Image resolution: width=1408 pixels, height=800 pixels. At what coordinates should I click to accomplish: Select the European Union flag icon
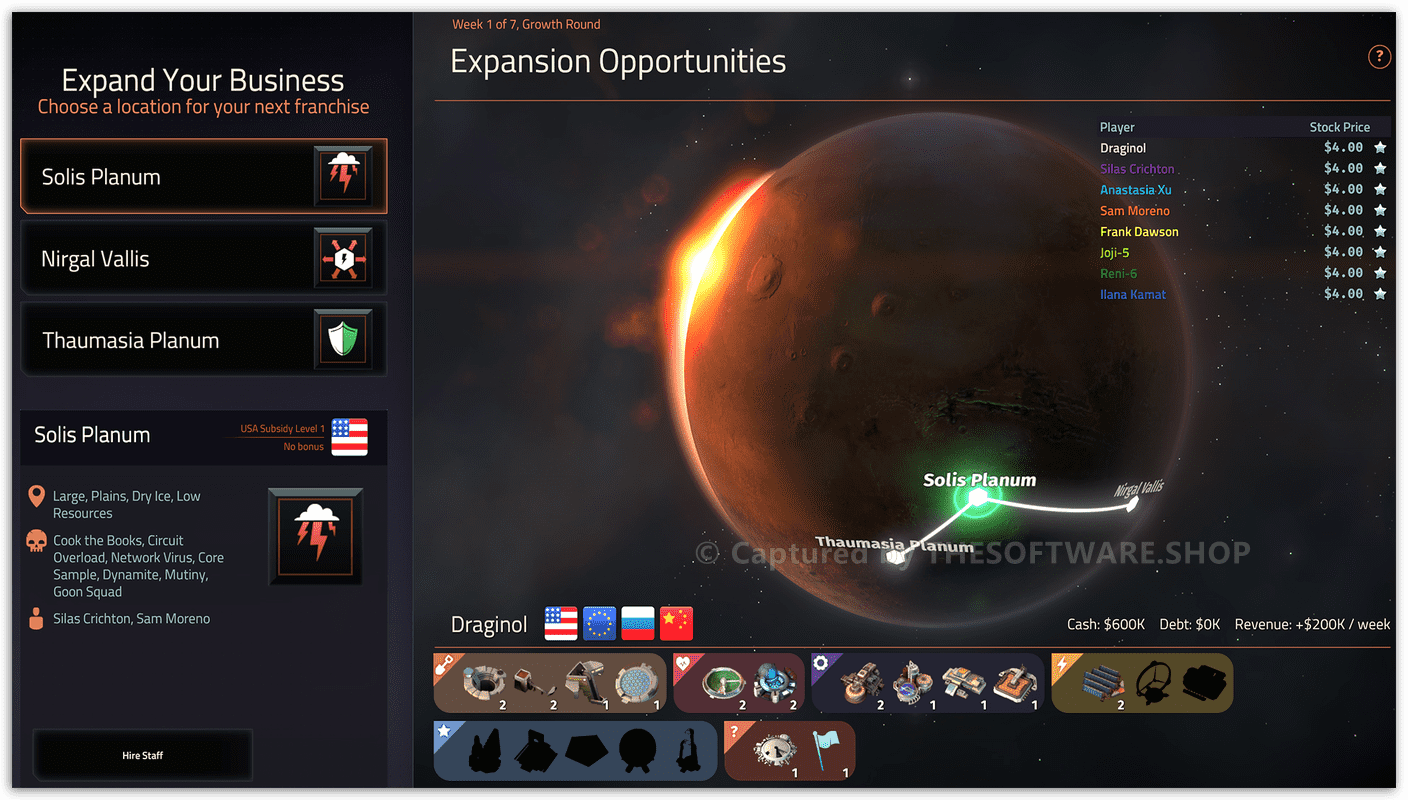(x=599, y=623)
